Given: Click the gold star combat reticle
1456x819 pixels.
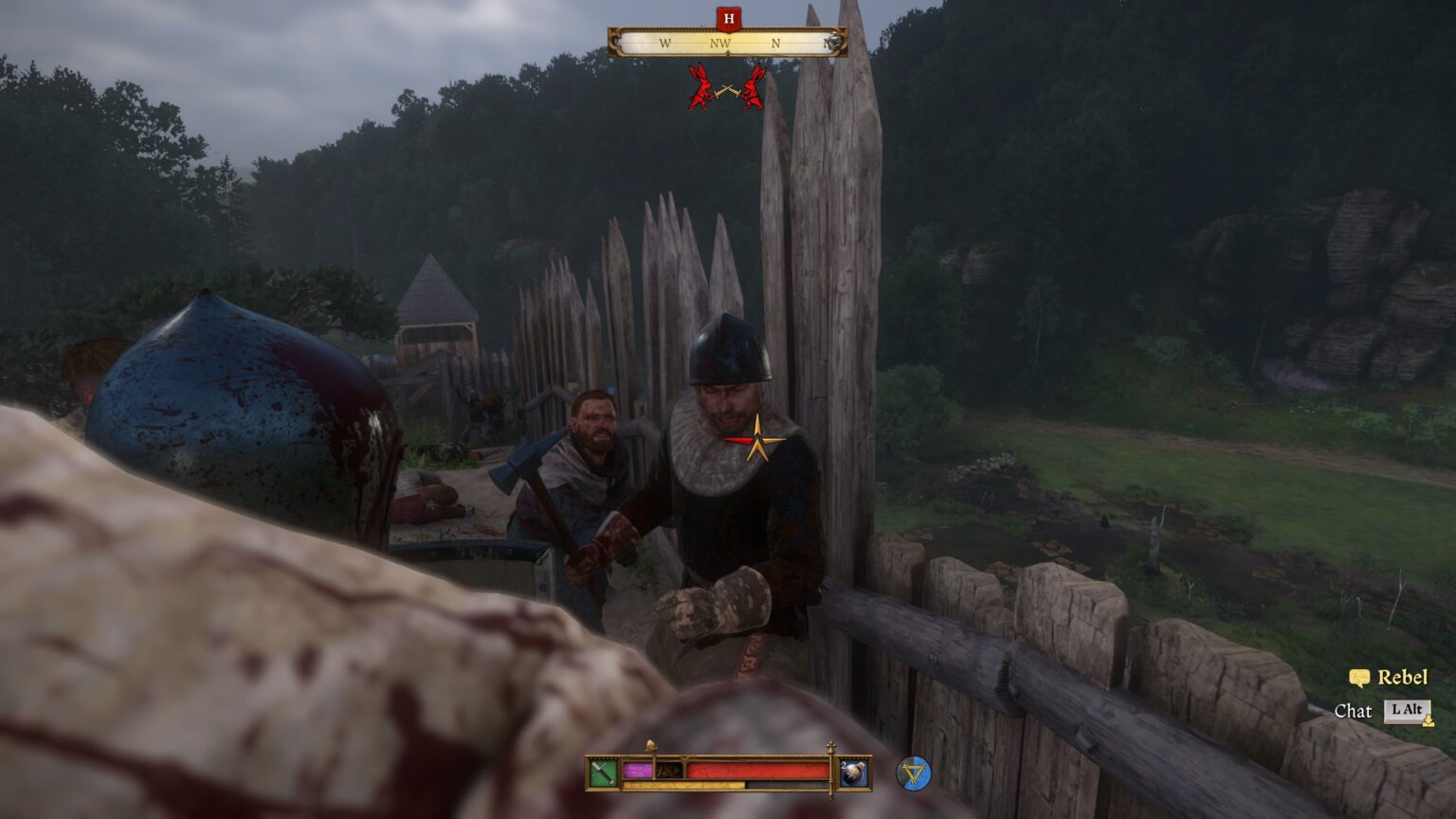Looking at the screenshot, I should [x=756, y=440].
